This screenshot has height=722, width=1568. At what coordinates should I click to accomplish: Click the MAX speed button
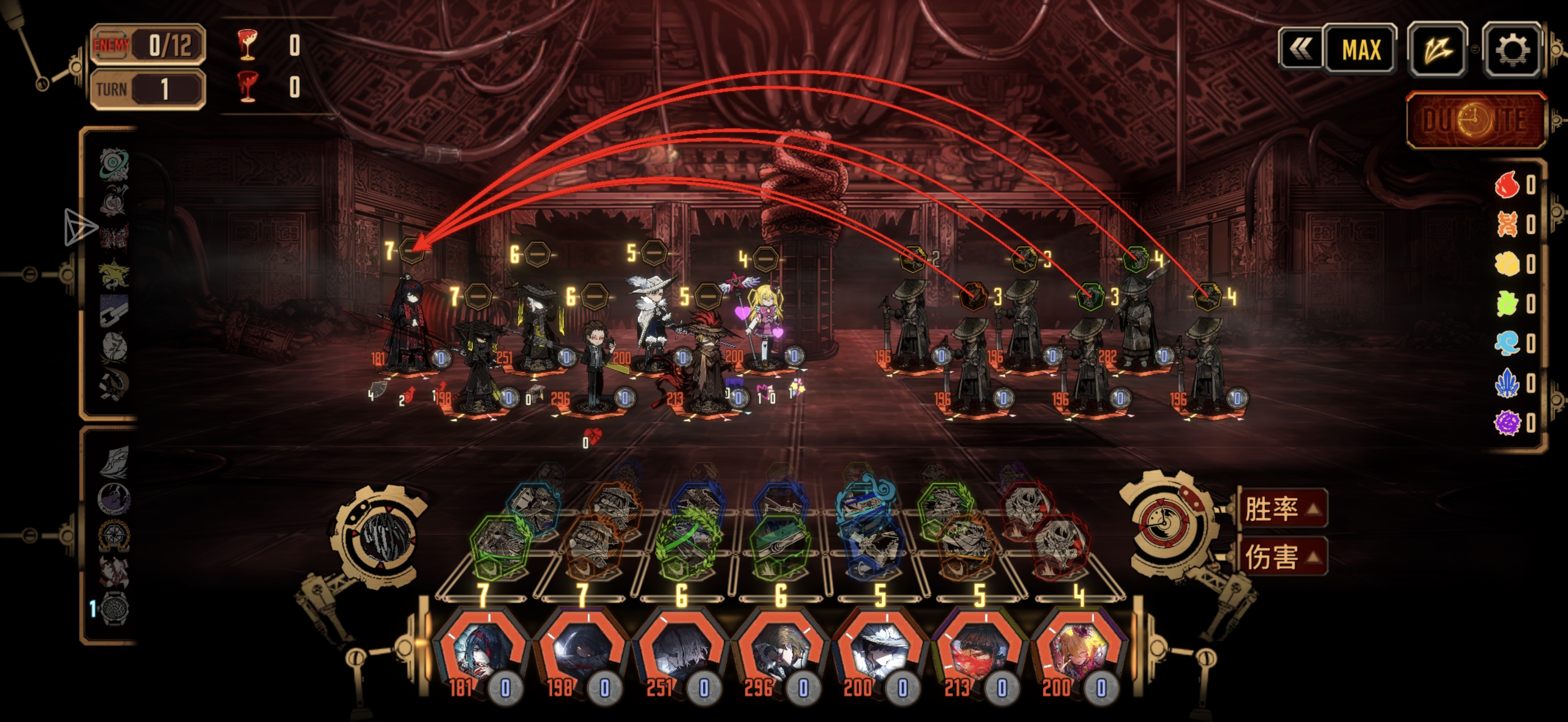pyautogui.click(x=1360, y=50)
